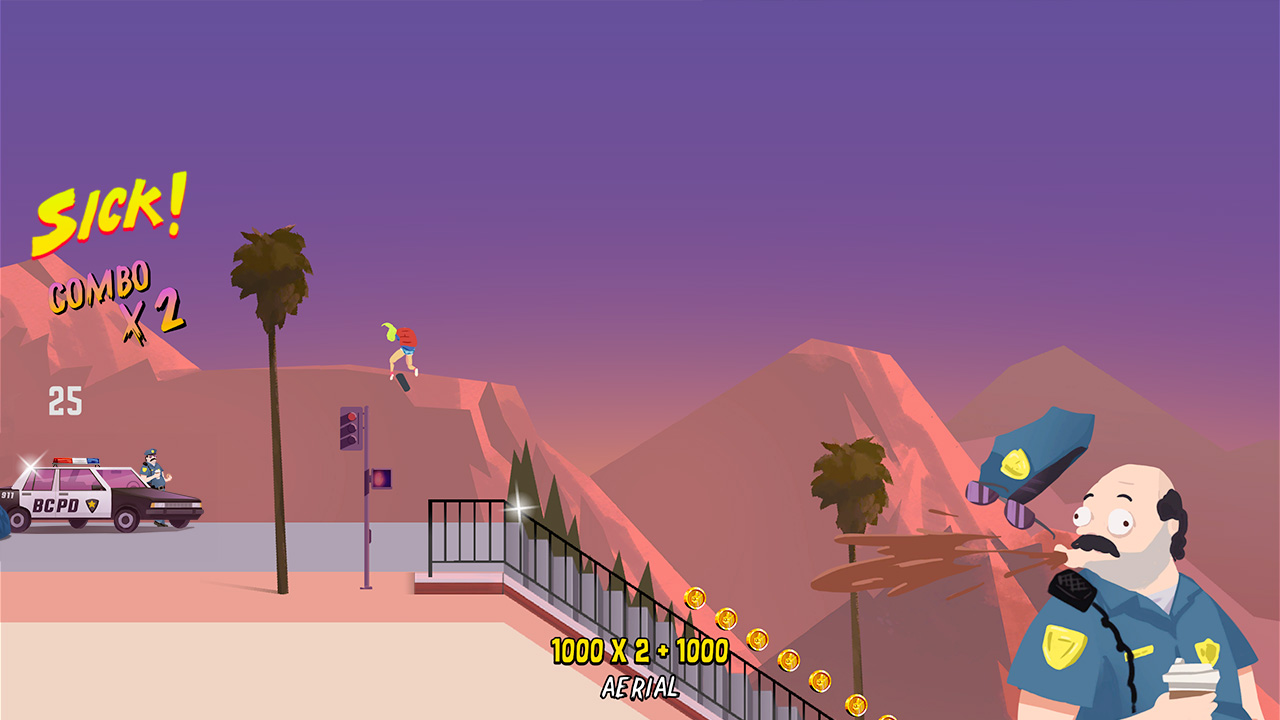Select the 911 label on the police car trunk
Screen dimensions: 1280x720
pos(7,495)
